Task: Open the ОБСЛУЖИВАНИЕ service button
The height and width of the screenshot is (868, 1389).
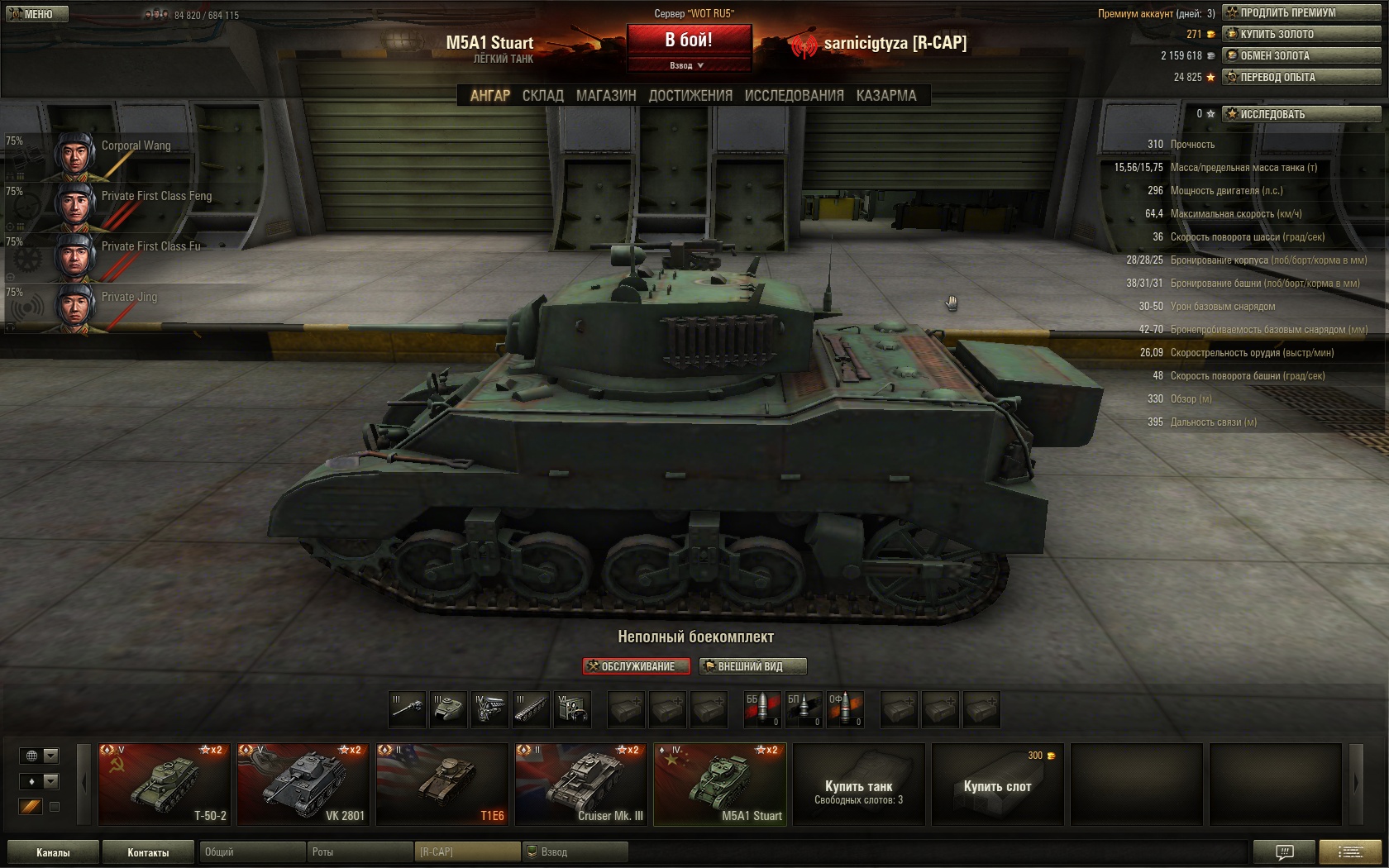Action: click(x=636, y=666)
